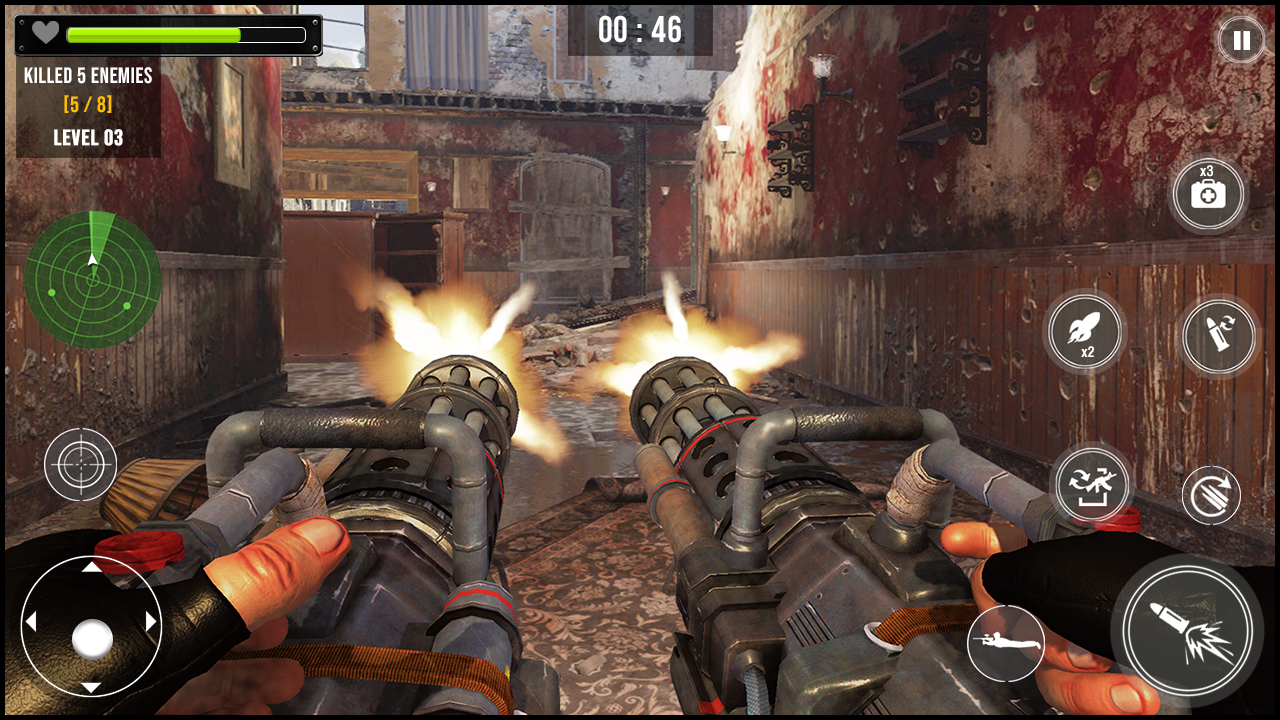Use a medkit from the x3 stock
The image size is (1280, 720).
1208,194
